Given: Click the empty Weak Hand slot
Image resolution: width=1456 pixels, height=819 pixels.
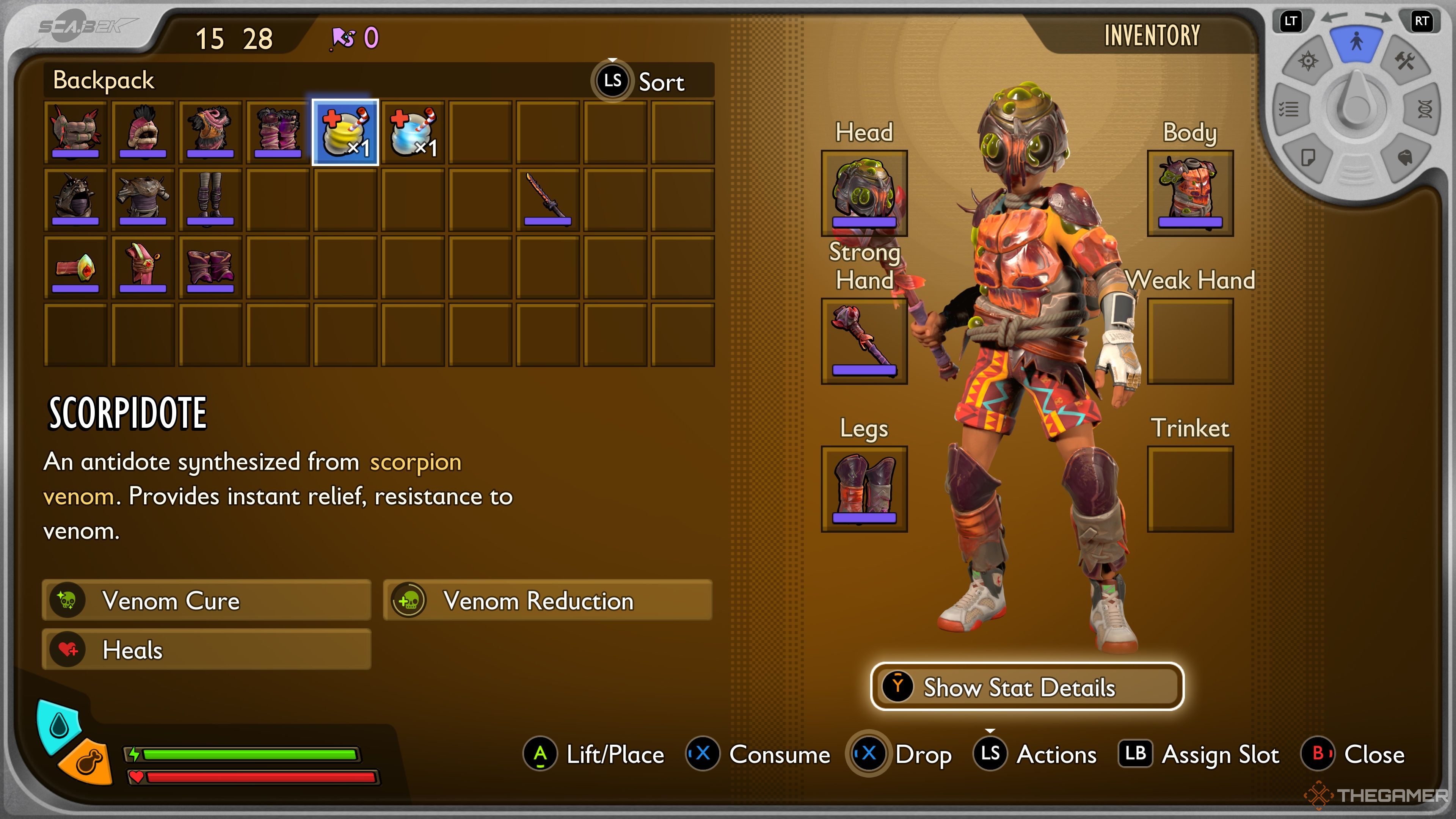Looking at the screenshot, I should (x=1190, y=341).
